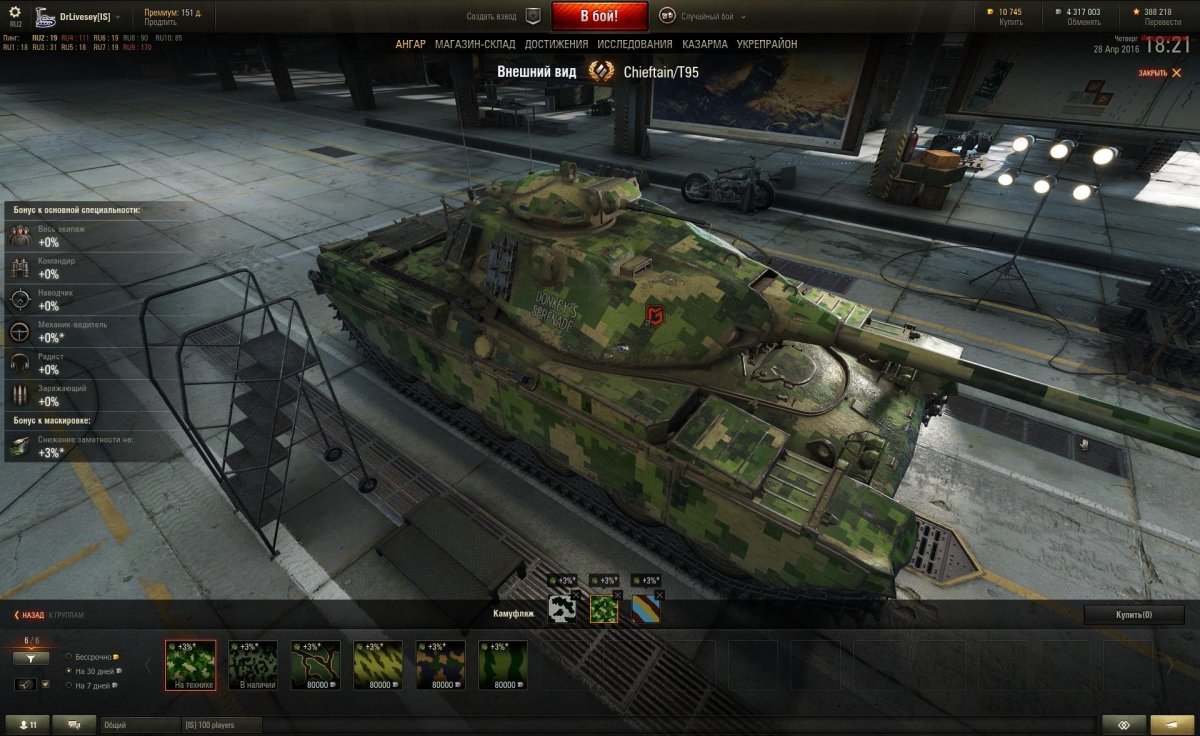The image size is (1200, 736).
Task: Switch to the «Достижения» tab
Action: click(x=556, y=44)
